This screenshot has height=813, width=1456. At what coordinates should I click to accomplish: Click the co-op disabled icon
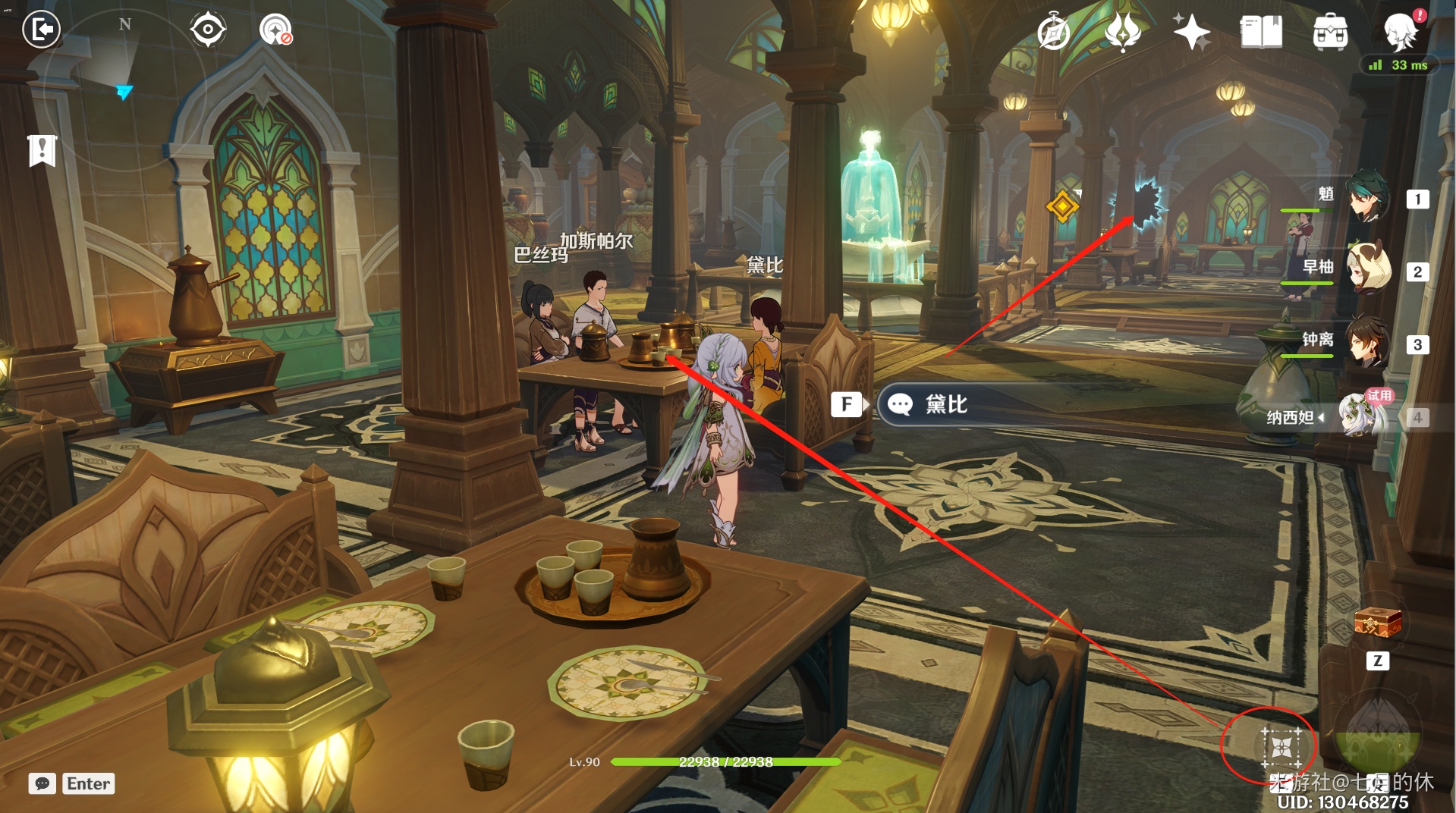click(275, 30)
